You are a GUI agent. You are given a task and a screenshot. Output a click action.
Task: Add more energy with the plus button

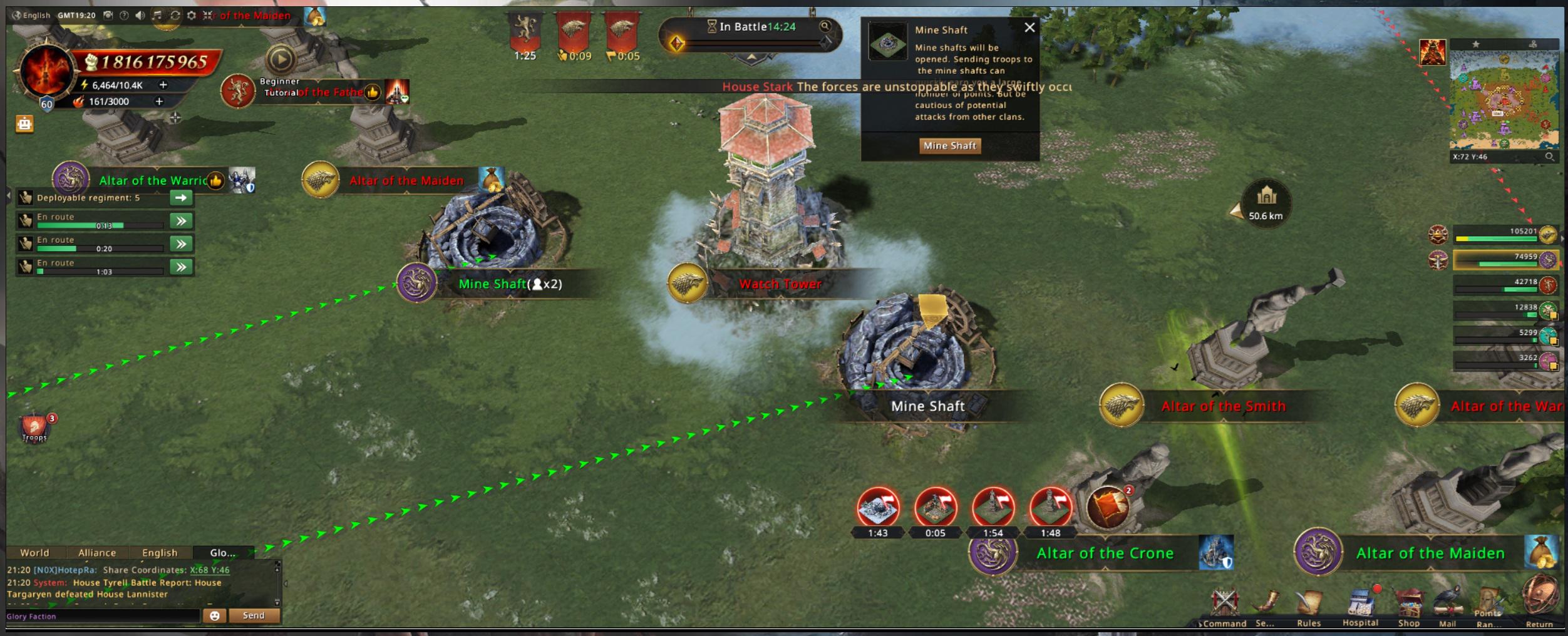coord(163,85)
